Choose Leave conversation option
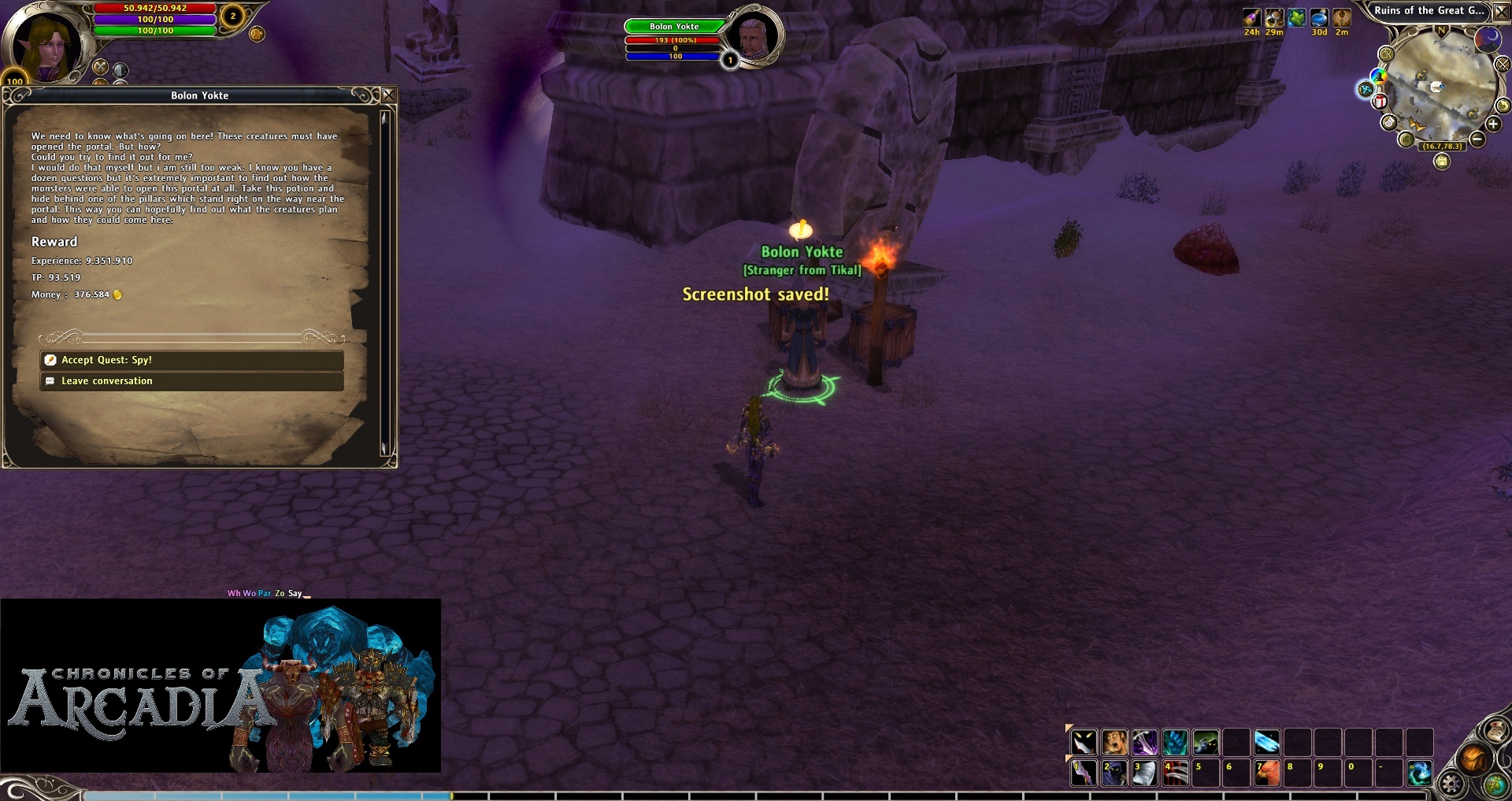This screenshot has height=801, width=1512. click(x=191, y=381)
